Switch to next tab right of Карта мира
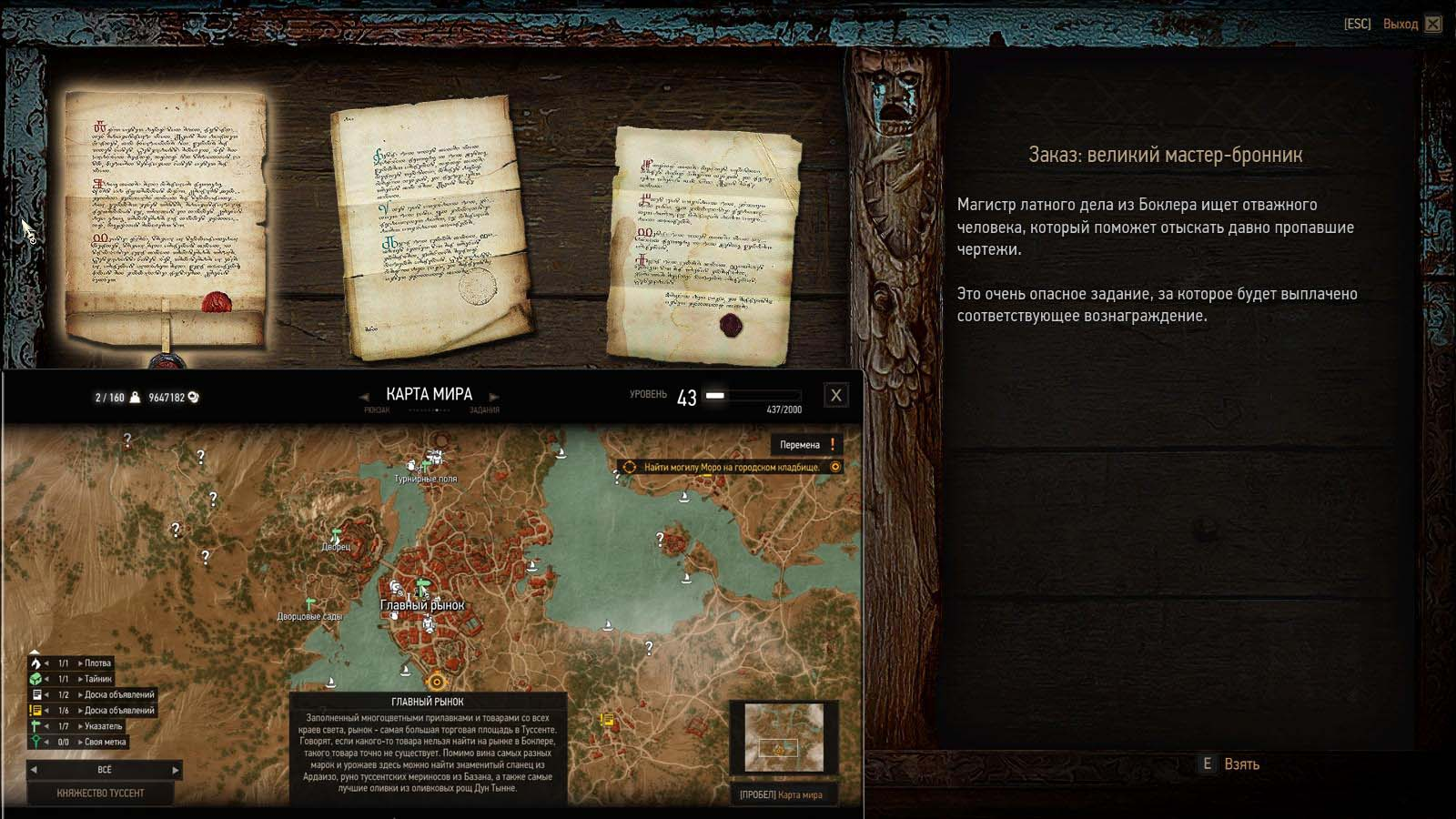1456x819 pixels. (x=494, y=397)
